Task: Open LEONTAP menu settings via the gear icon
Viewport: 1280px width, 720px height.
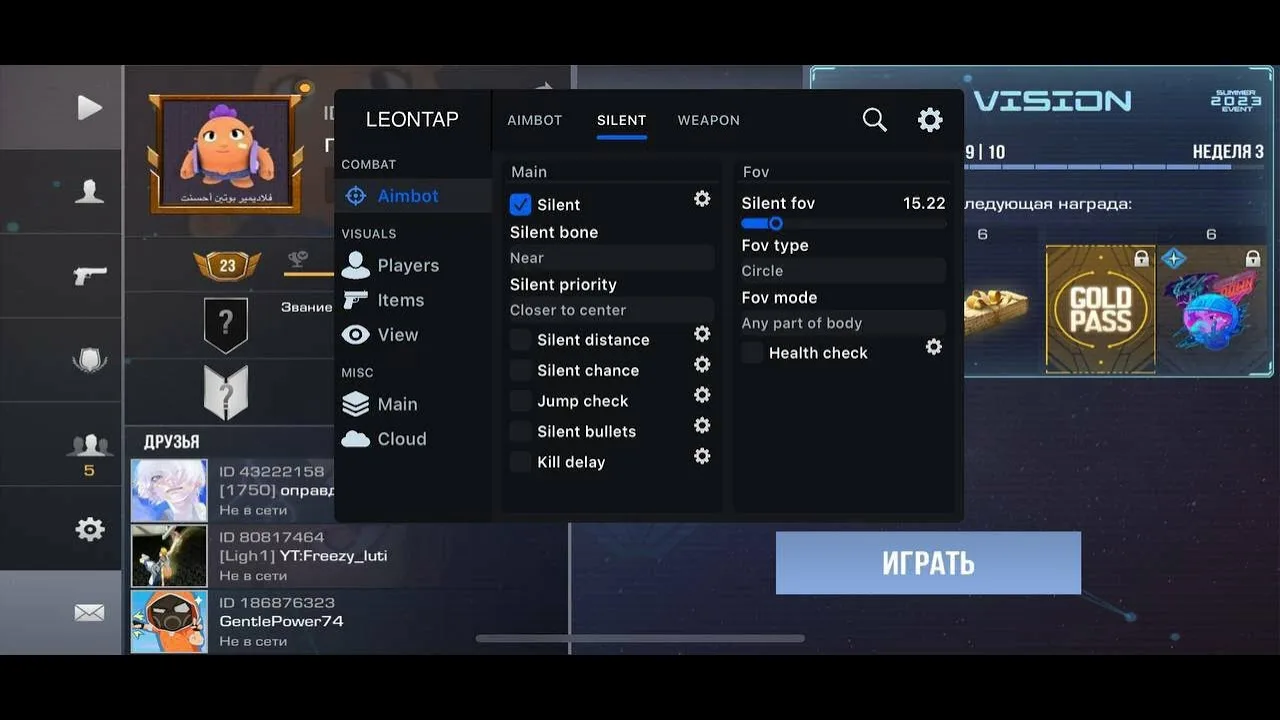Action: (929, 119)
